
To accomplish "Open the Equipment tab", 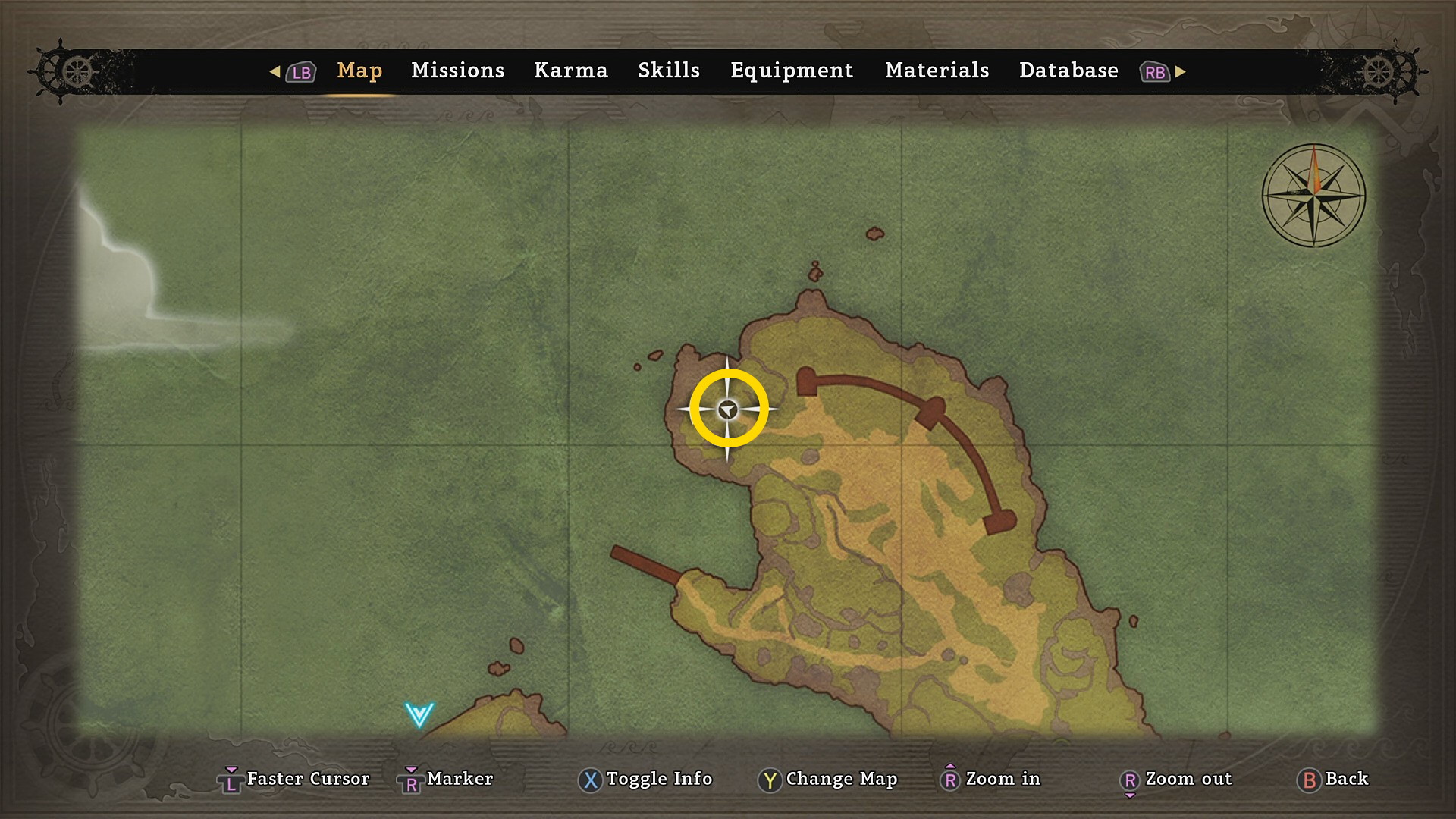I will click(x=792, y=71).
